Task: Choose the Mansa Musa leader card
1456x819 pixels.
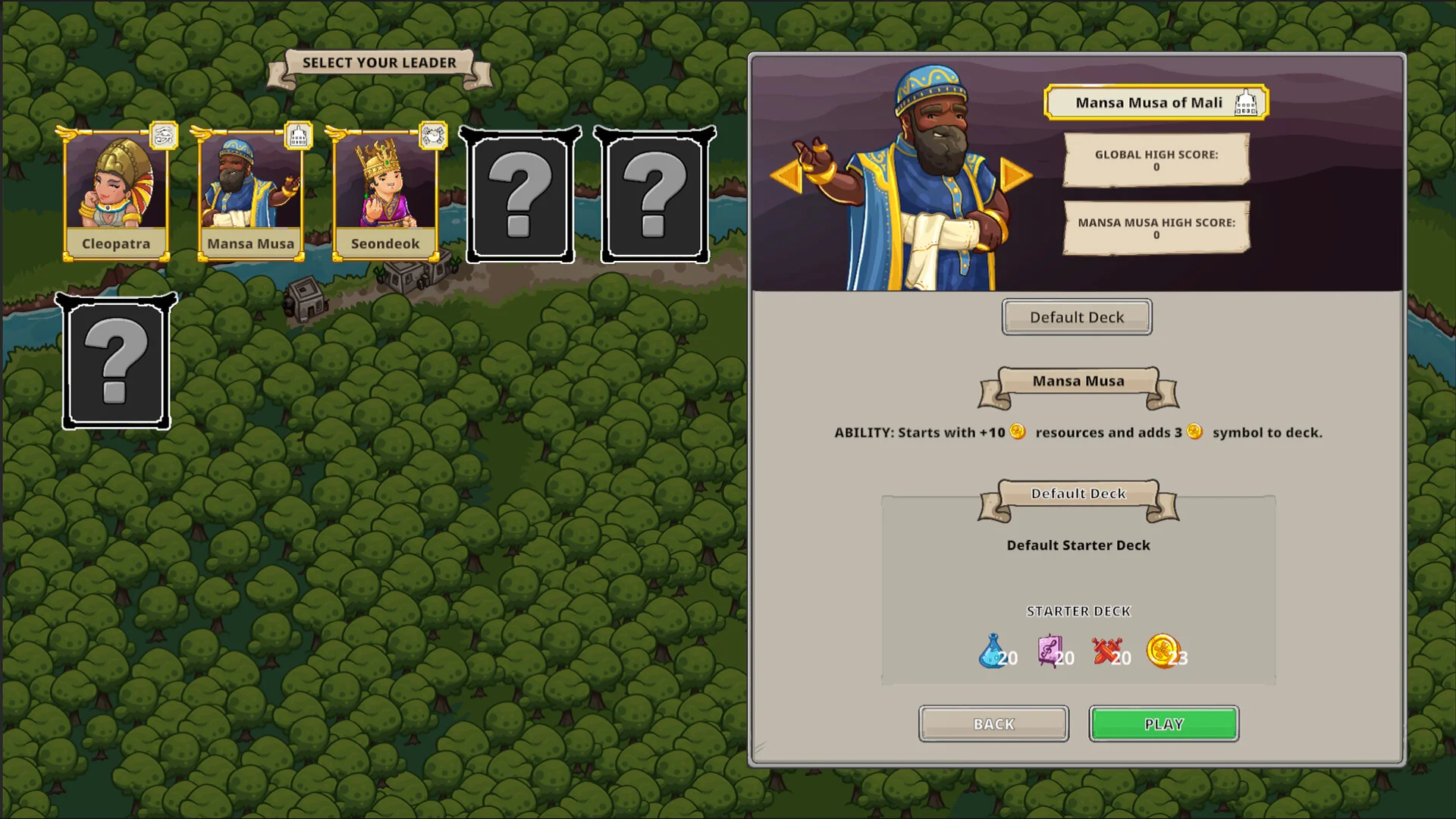Action: pyautogui.click(x=251, y=193)
